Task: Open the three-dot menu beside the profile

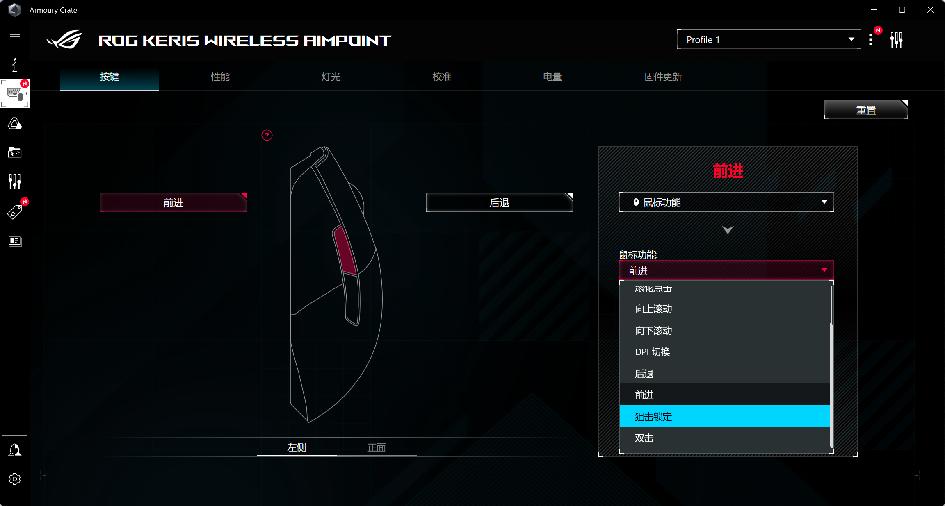Action: point(871,40)
